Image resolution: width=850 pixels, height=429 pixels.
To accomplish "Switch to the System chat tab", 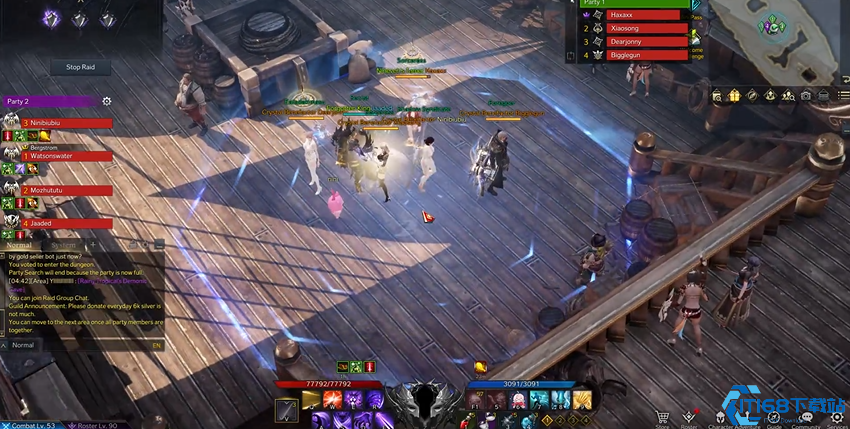I will (x=63, y=245).
